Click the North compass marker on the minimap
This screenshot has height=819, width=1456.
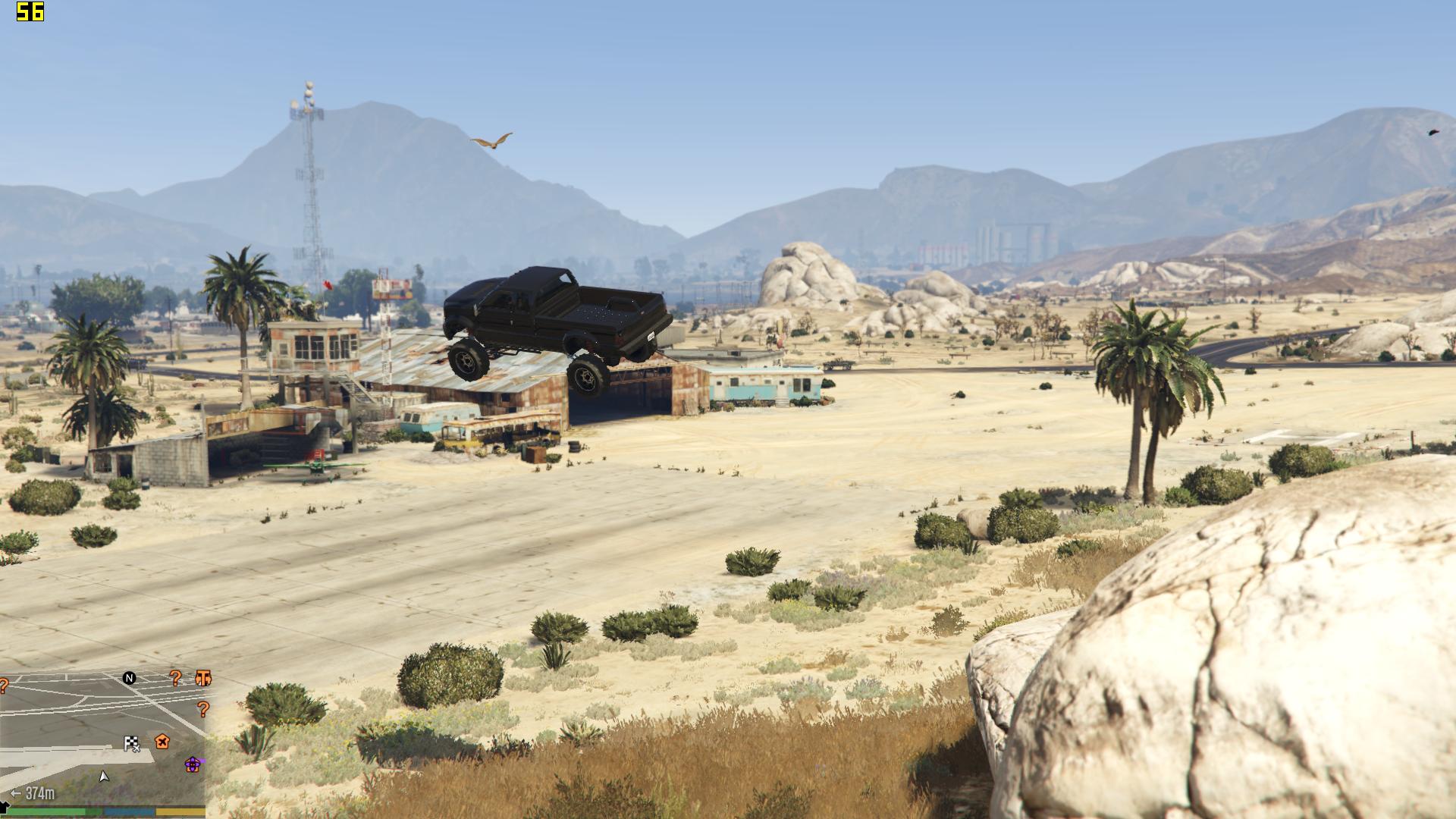click(130, 678)
